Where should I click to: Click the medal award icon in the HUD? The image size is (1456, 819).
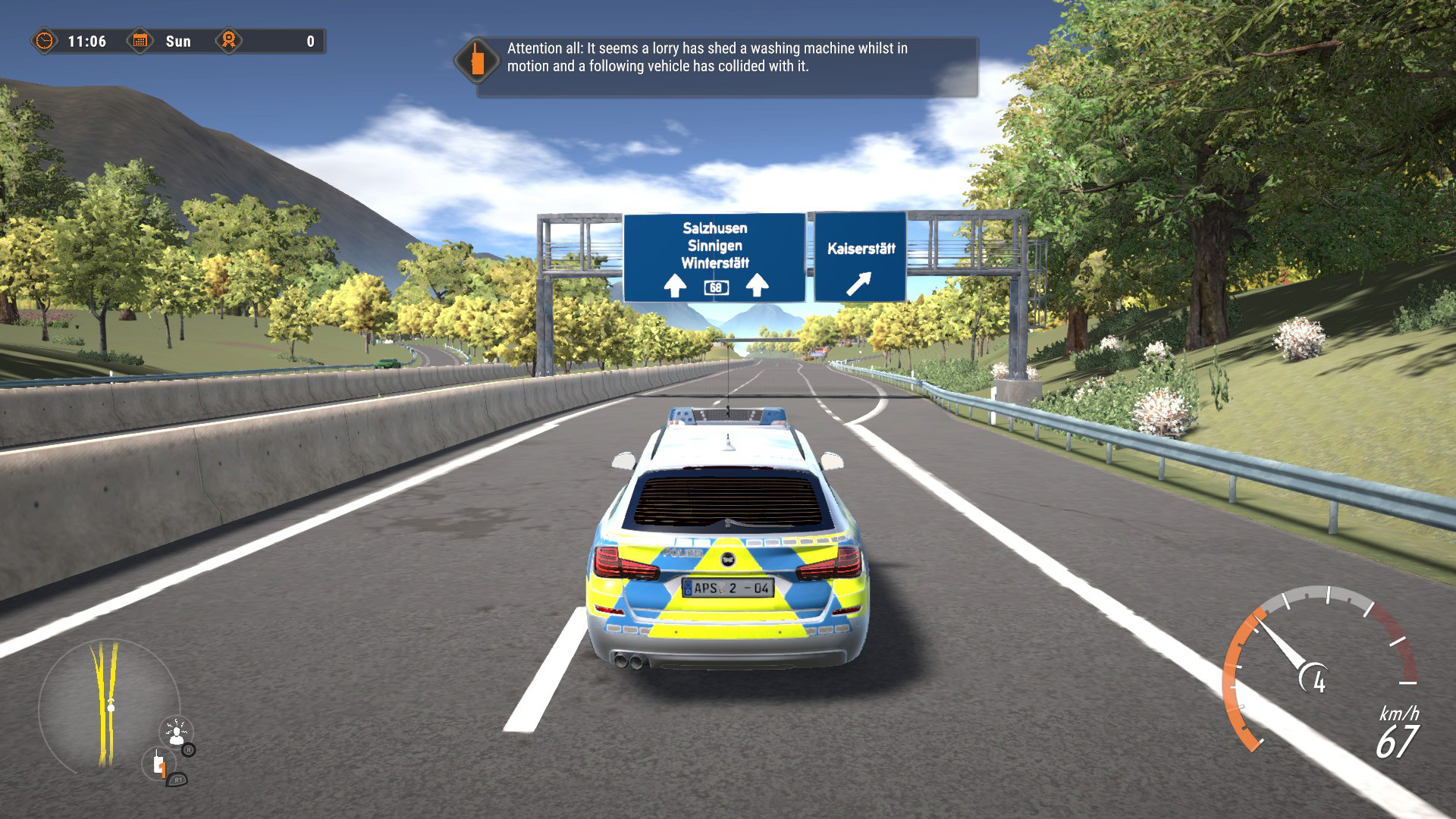coord(229,42)
